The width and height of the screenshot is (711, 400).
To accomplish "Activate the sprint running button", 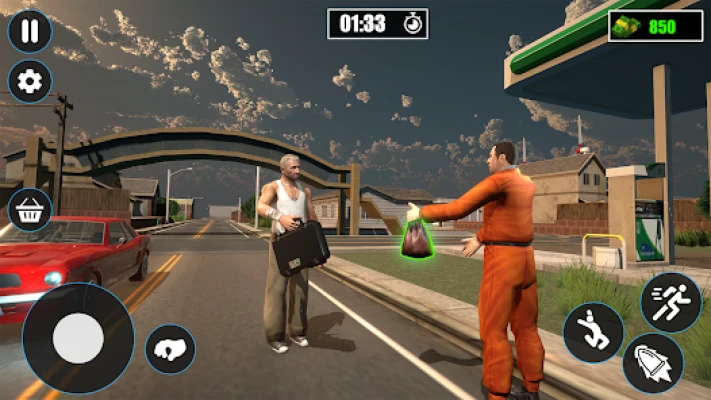I will pyautogui.click(x=671, y=302).
